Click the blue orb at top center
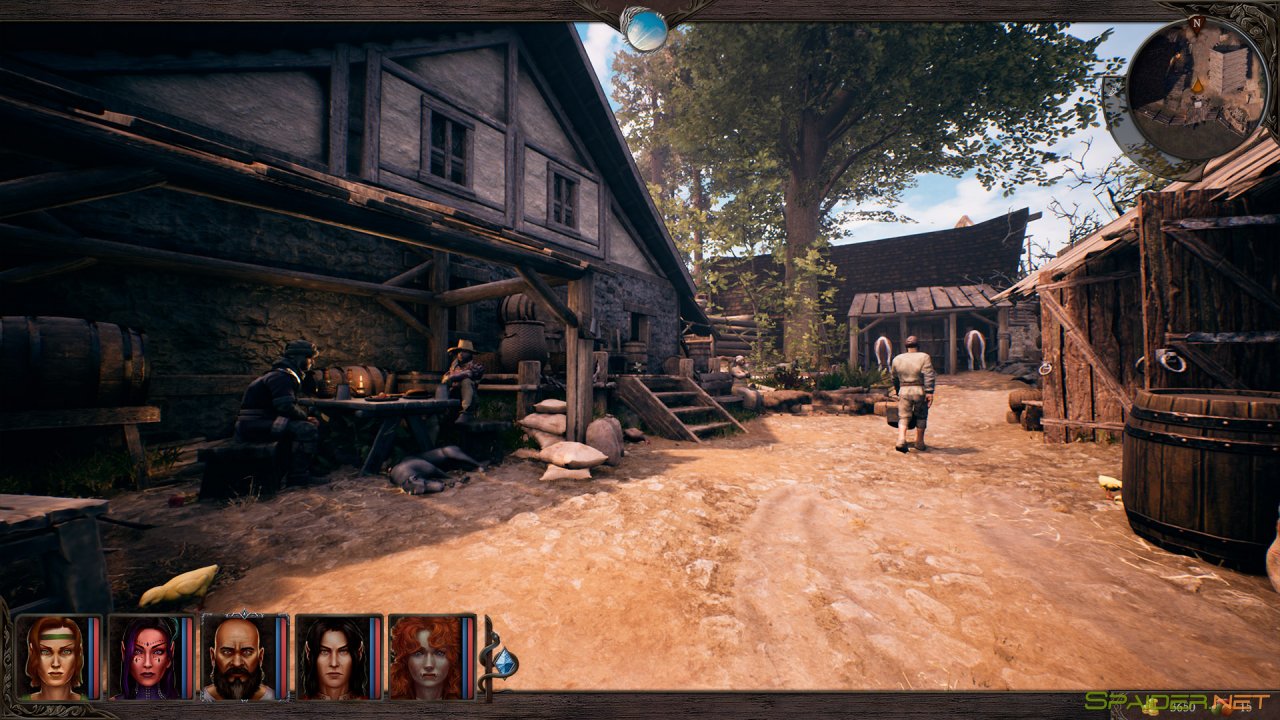1280x720 pixels. pyautogui.click(x=645, y=29)
